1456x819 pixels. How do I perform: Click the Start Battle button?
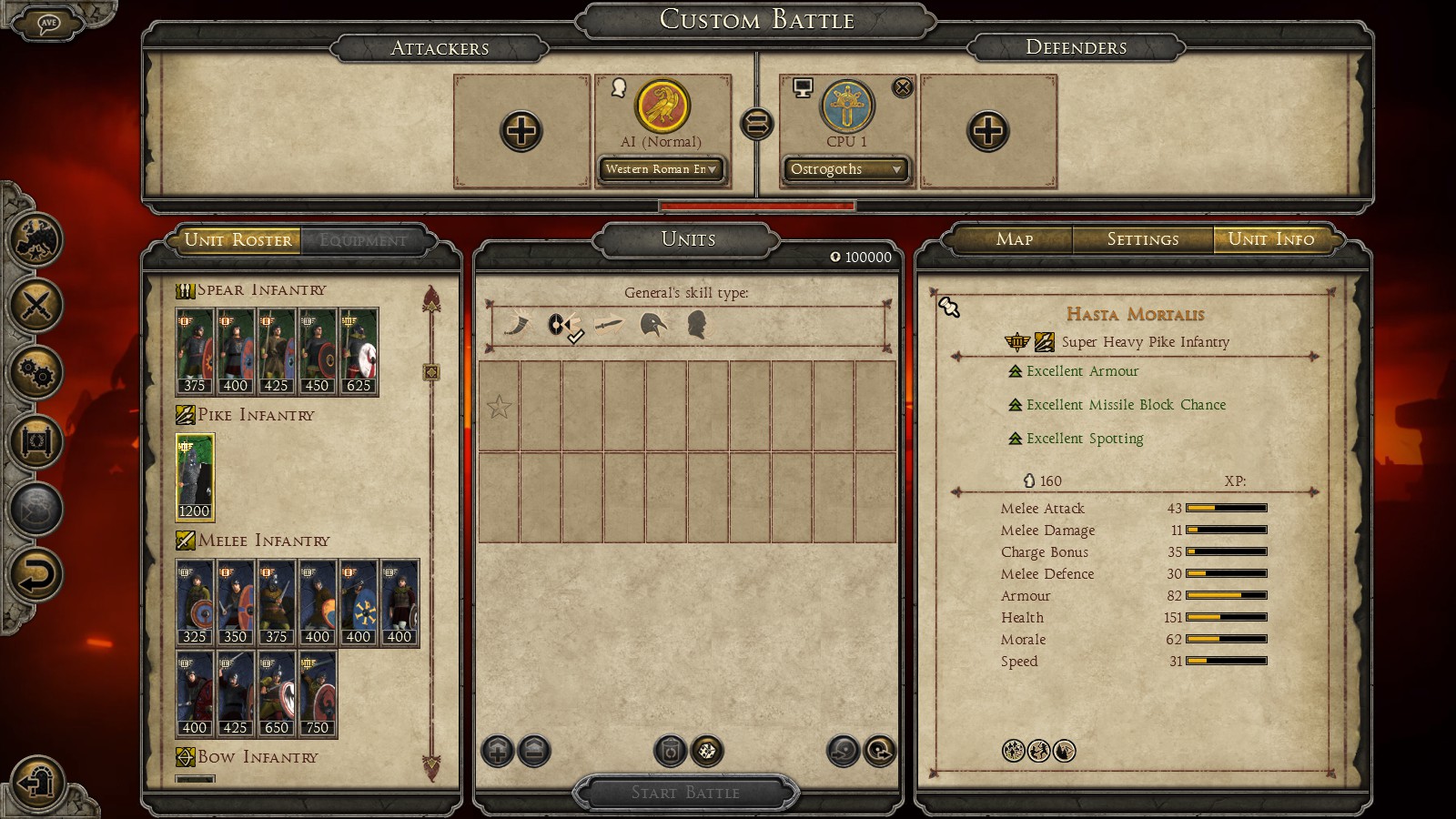click(x=685, y=793)
